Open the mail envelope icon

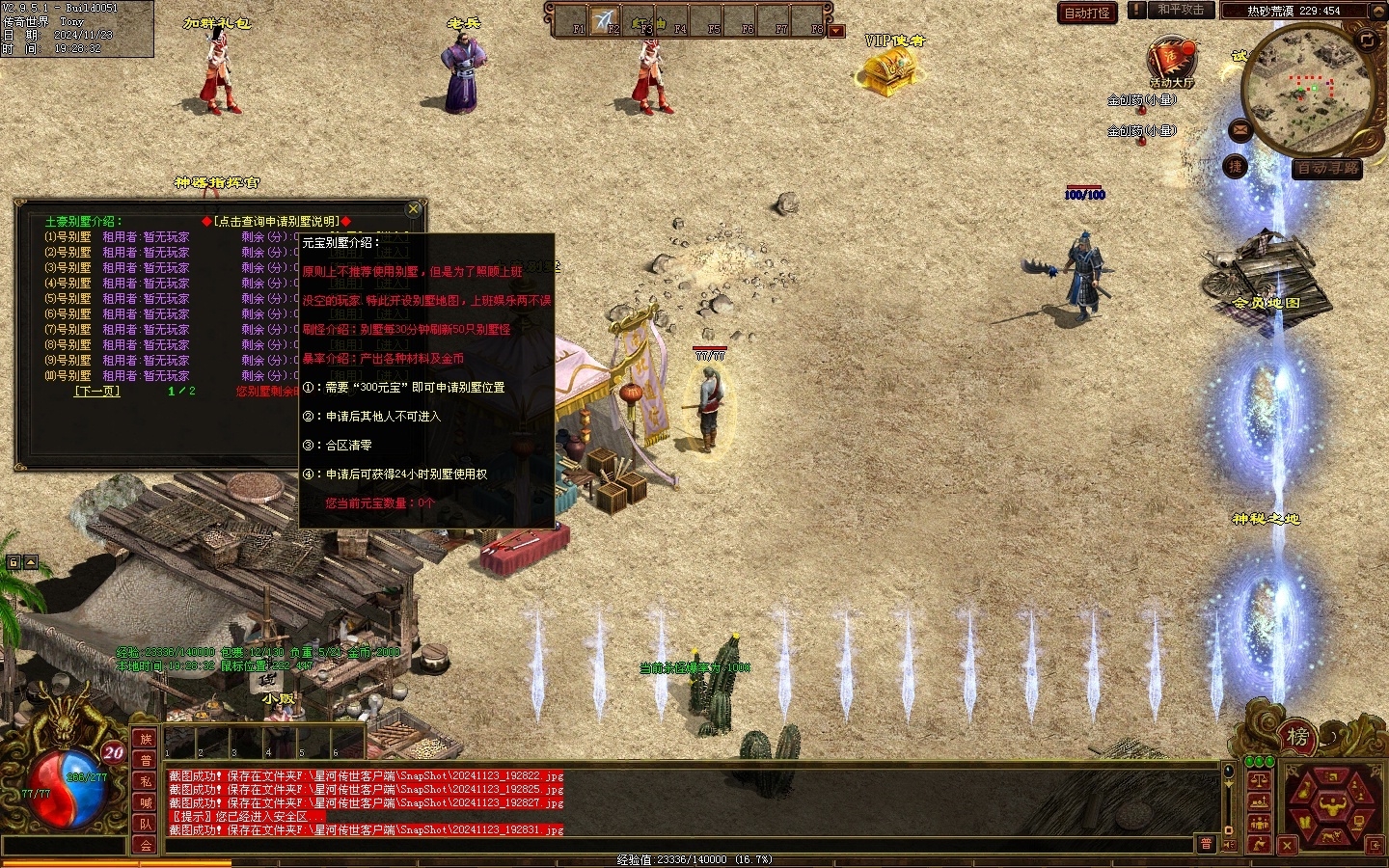1239,128
